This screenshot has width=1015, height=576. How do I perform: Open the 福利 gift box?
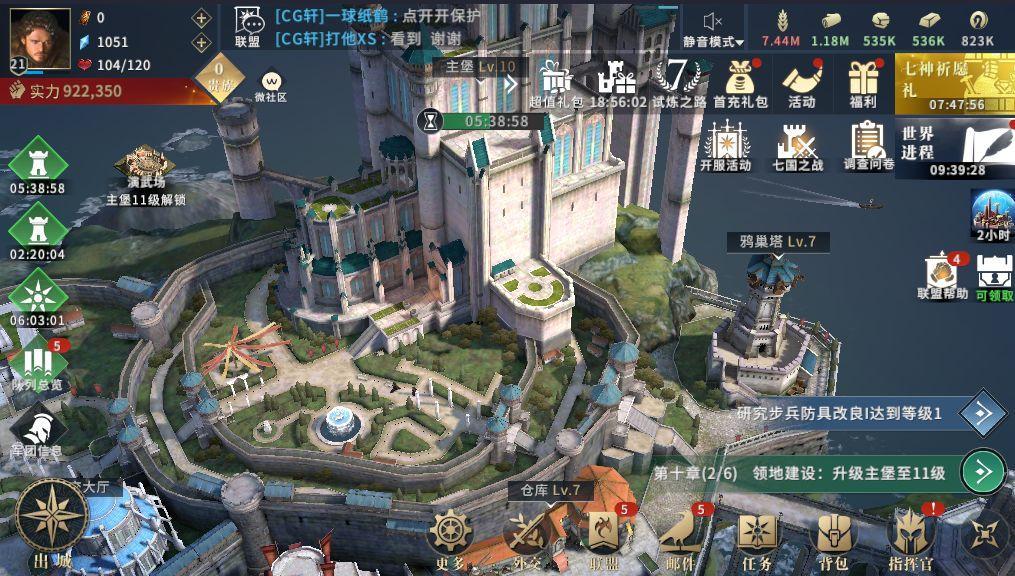click(861, 81)
